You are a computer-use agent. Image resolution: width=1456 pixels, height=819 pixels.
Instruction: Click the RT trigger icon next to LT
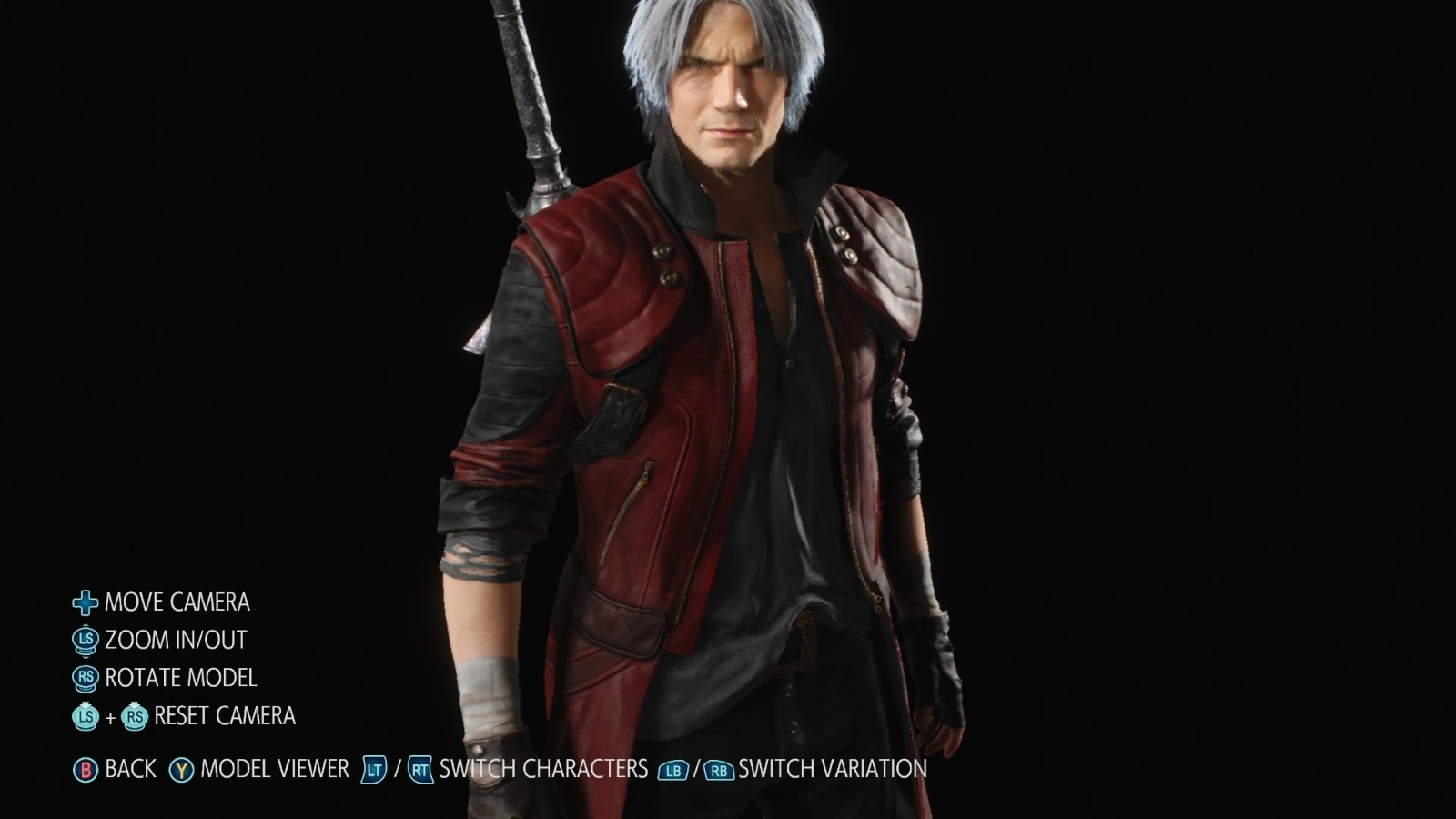pyautogui.click(x=419, y=768)
